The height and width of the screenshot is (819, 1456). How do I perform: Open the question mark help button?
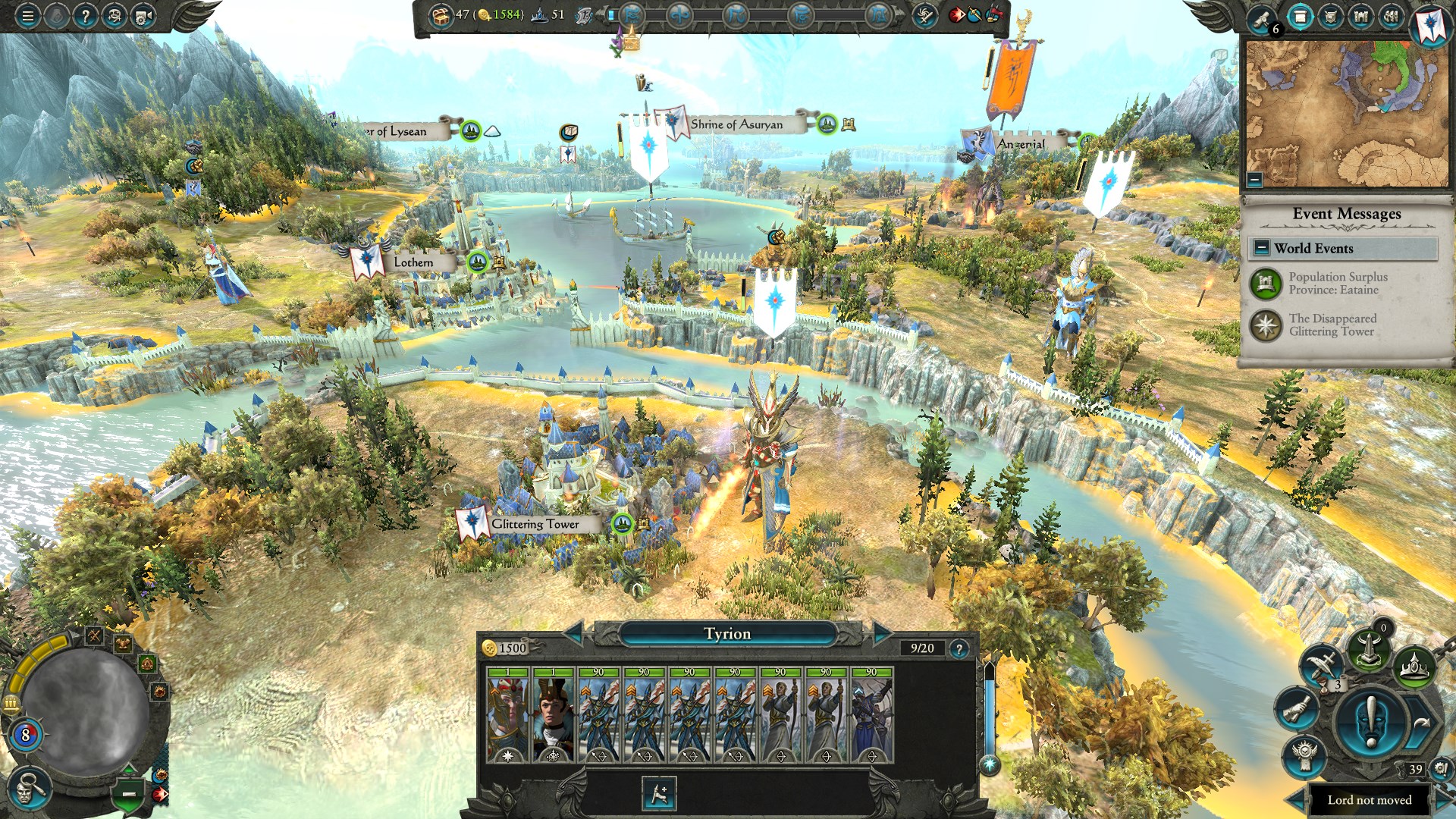(86, 16)
